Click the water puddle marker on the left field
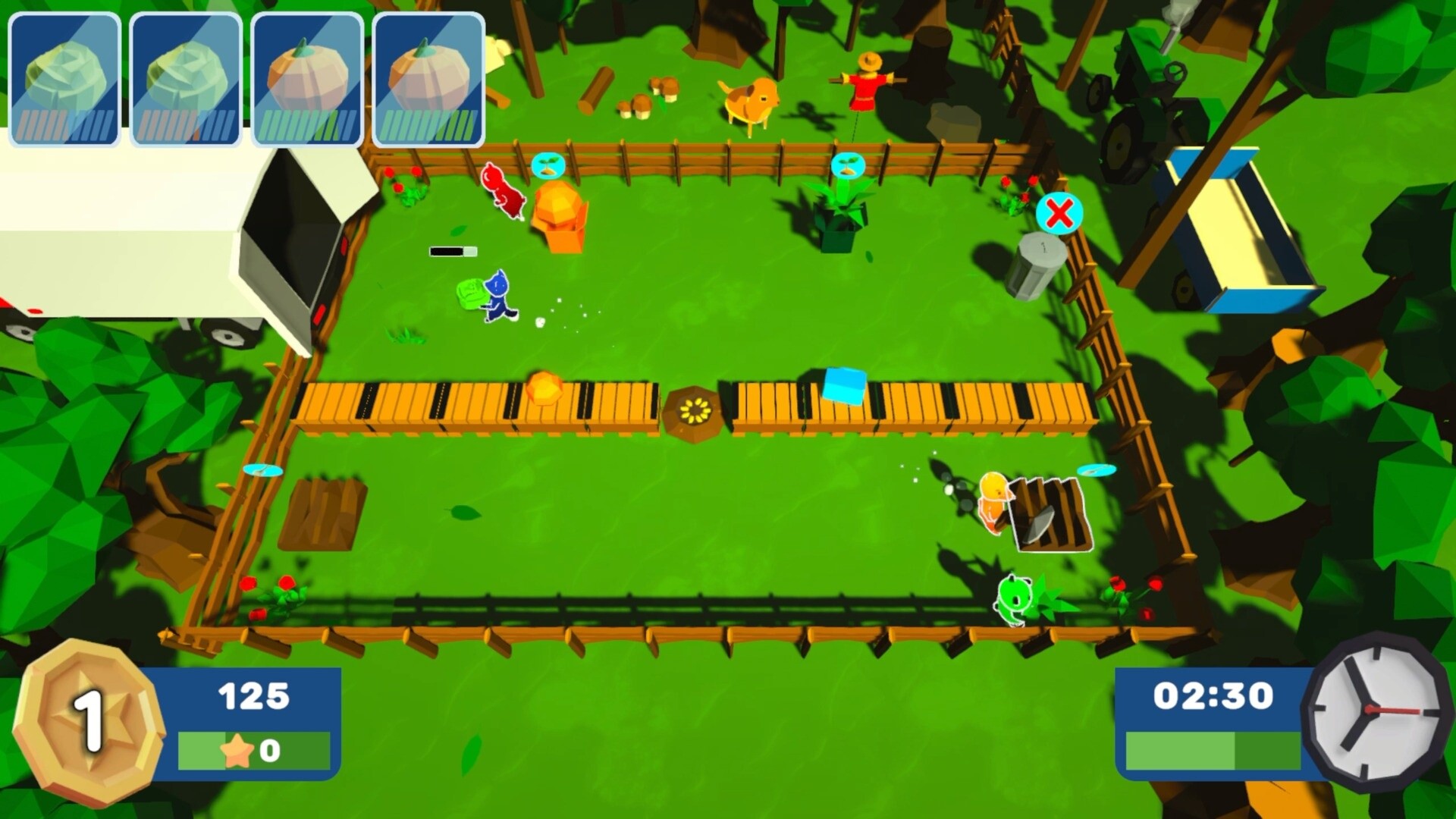This screenshot has height=819, width=1456. point(262,470)
